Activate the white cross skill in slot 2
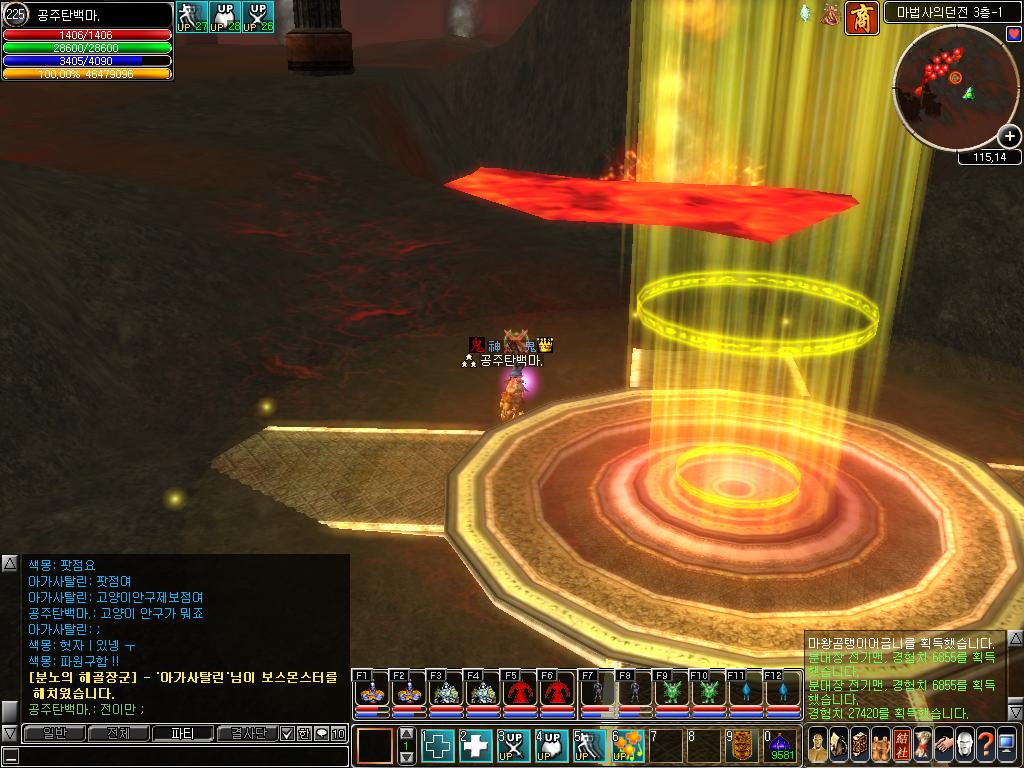 (x=476, y=746)
